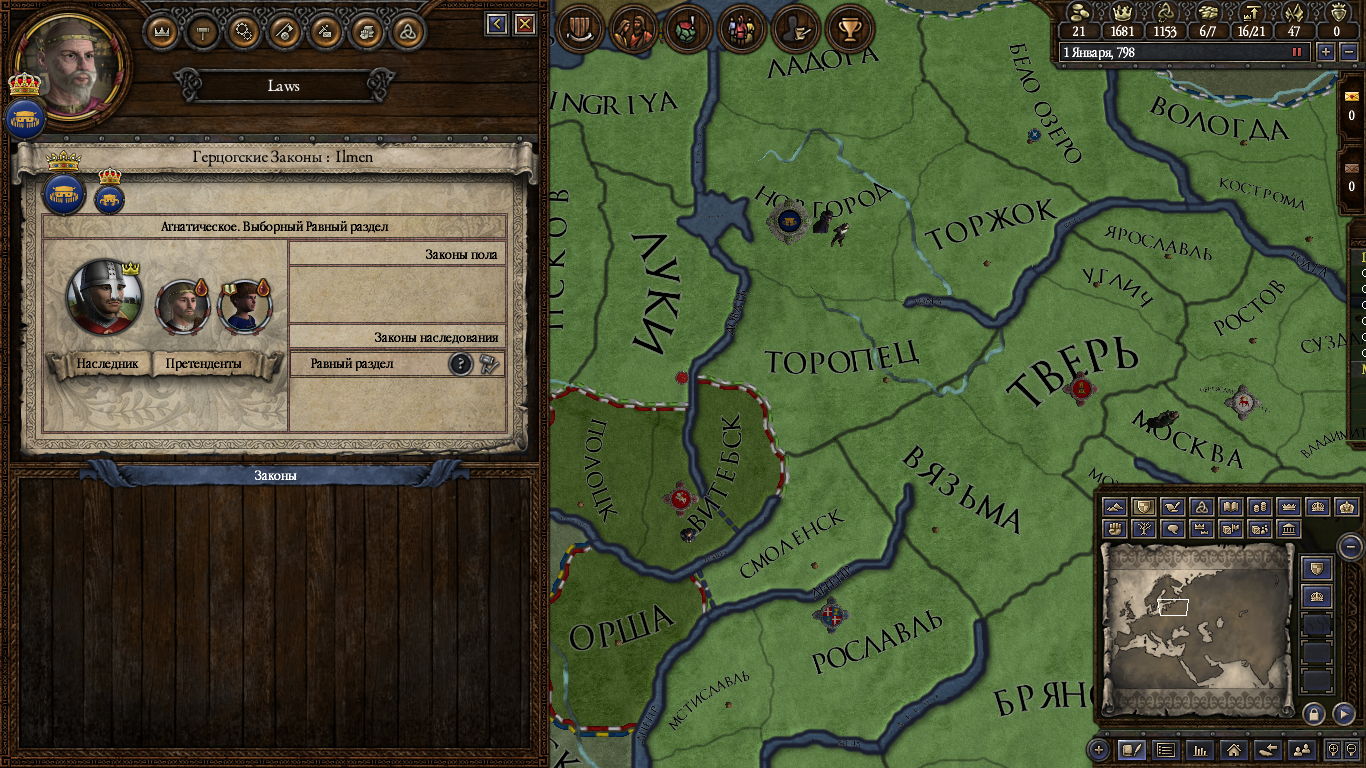Select the helmeted heir portrait

click(x=104, y=297)
